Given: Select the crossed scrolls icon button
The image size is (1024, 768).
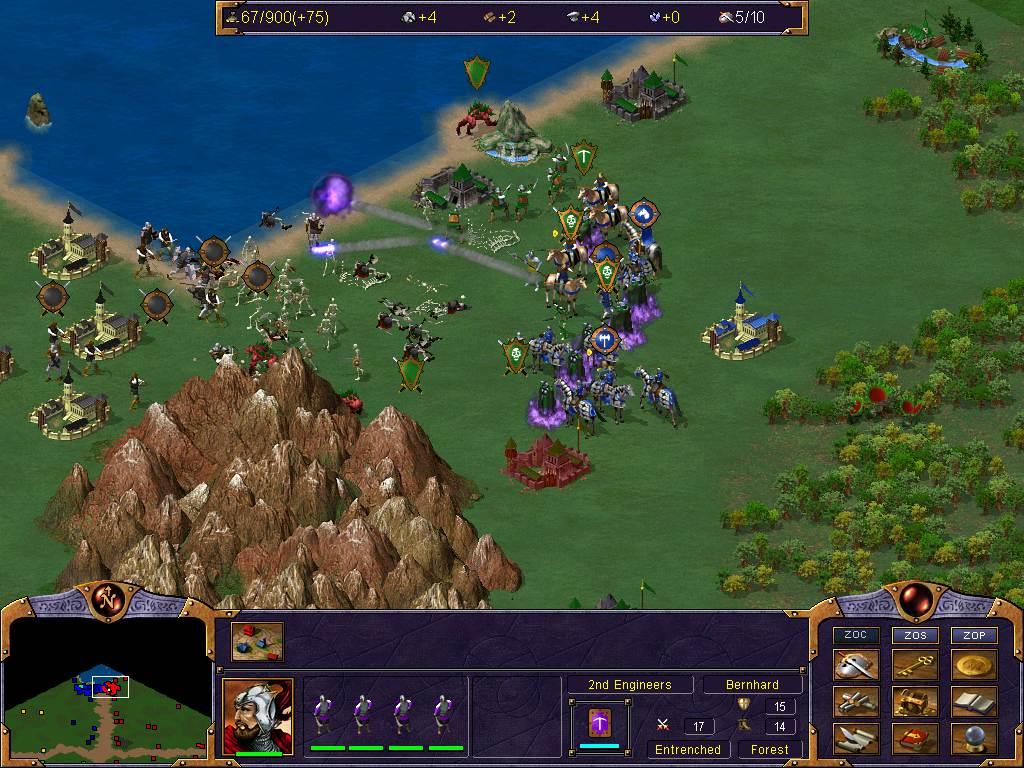Looking at the screenshot, I should pyautogui.click(x=857, y=702).
